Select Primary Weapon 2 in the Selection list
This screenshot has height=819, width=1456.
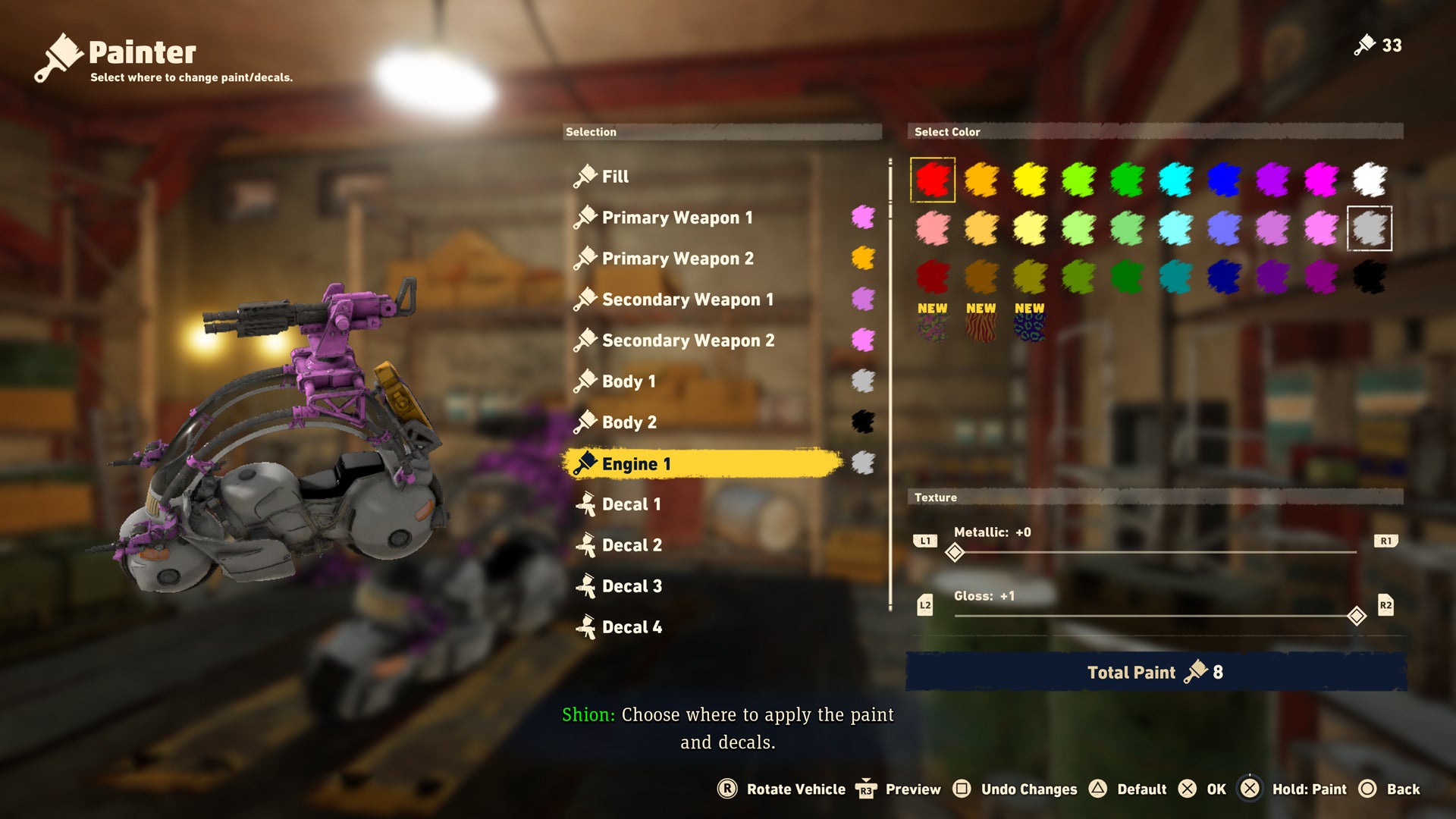pyautogui.click(x=677, y=258)
